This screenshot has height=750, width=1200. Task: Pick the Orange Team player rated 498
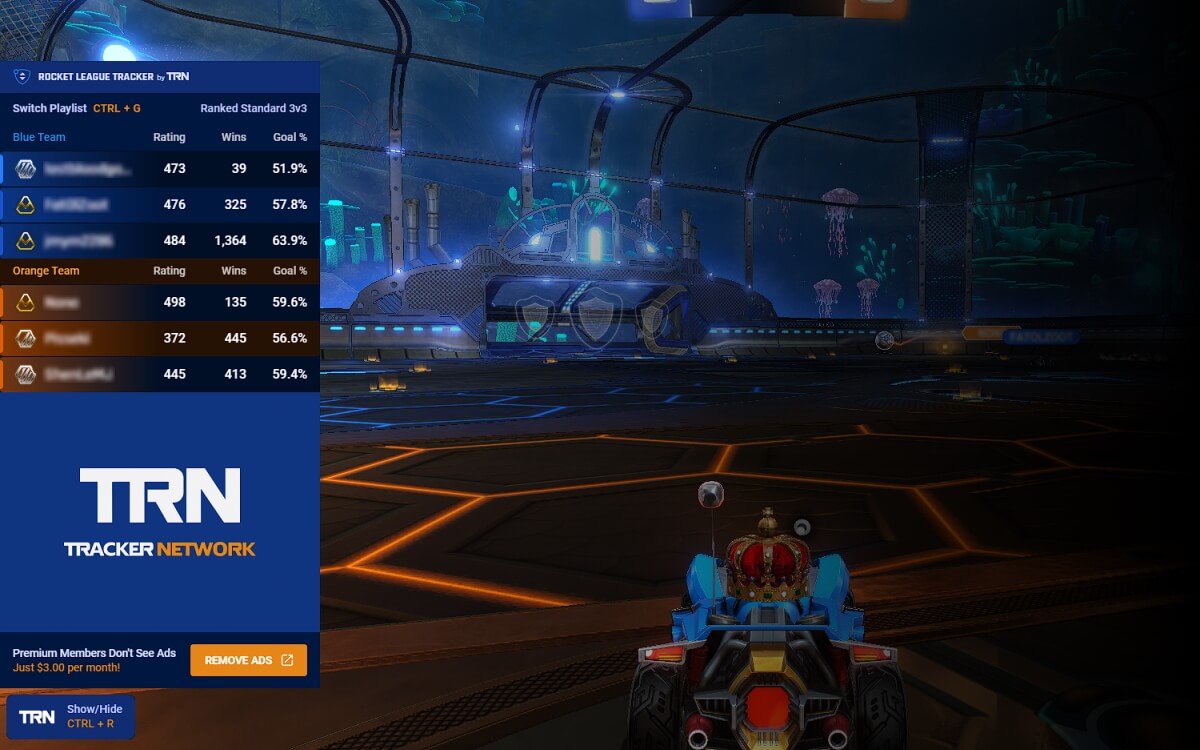(160, 302)
